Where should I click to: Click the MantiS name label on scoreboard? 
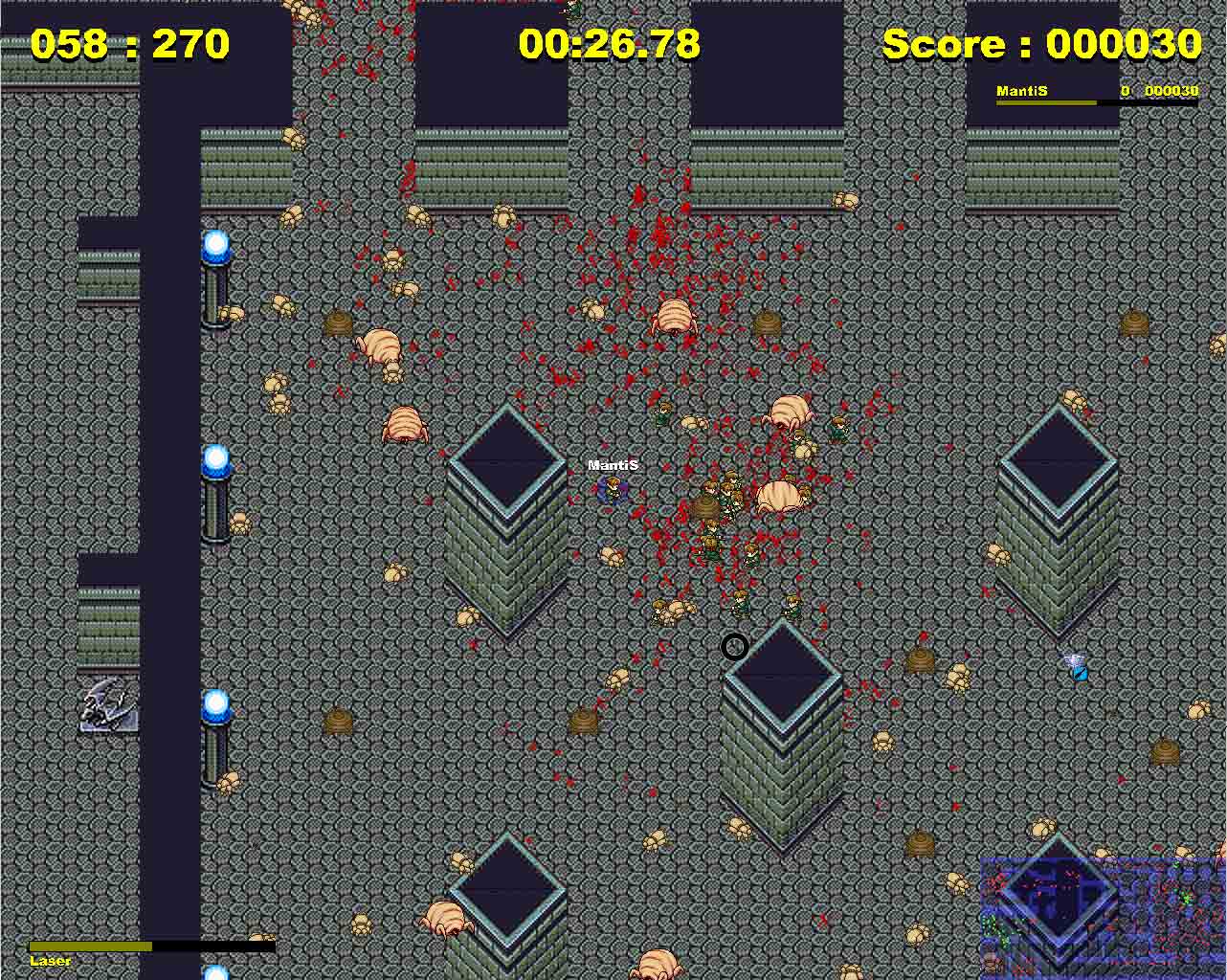coord(1023,90)
